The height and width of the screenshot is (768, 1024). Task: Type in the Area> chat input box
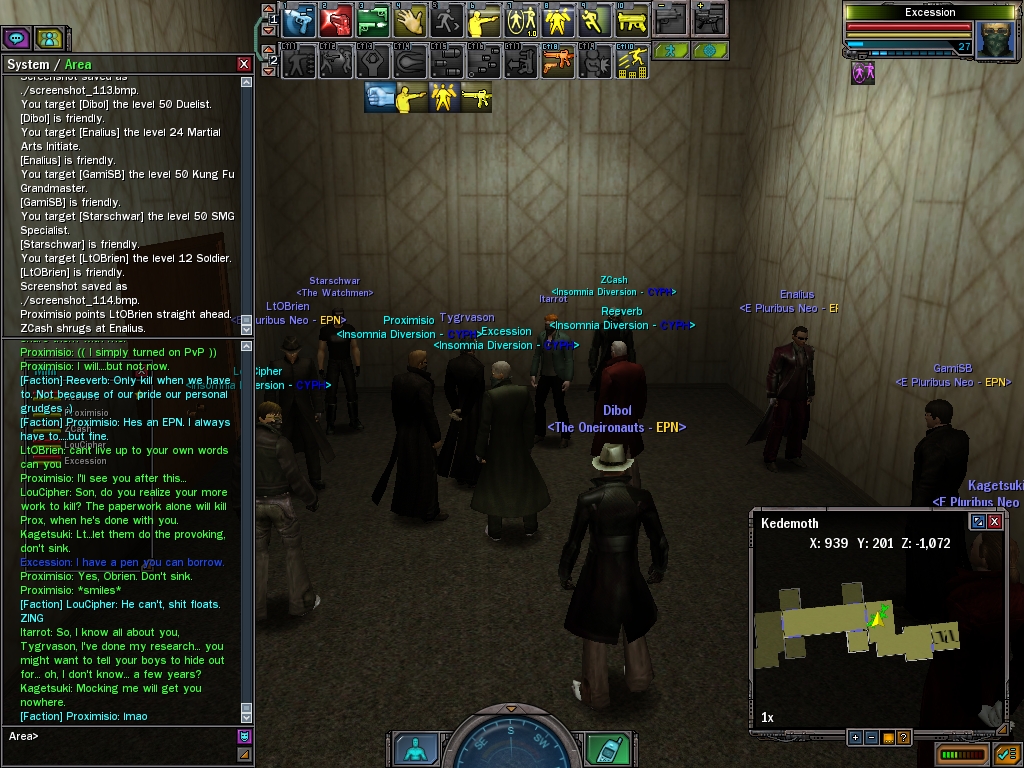[x=120, y=736]
